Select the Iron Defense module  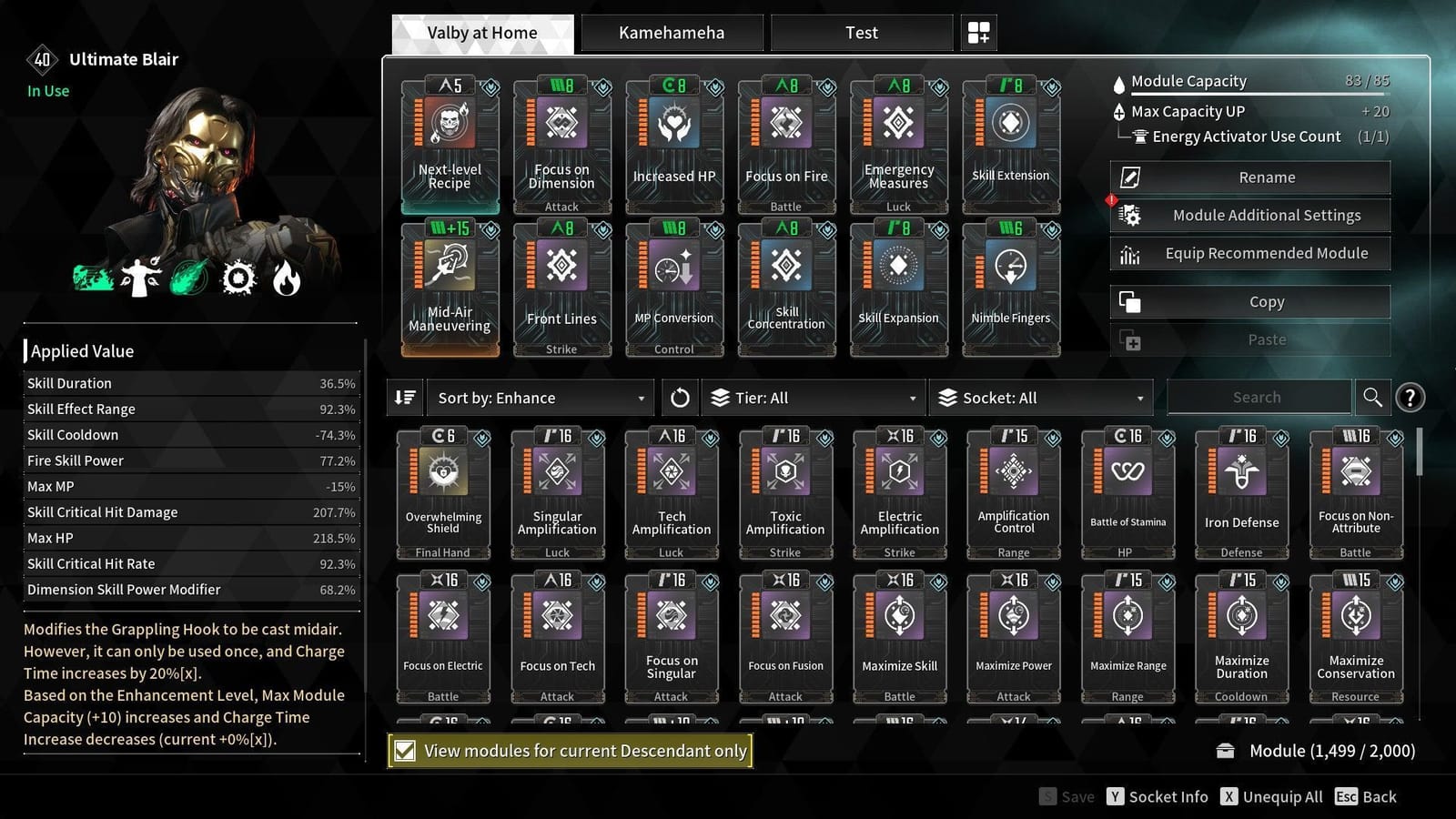[x=1241, y=491]
